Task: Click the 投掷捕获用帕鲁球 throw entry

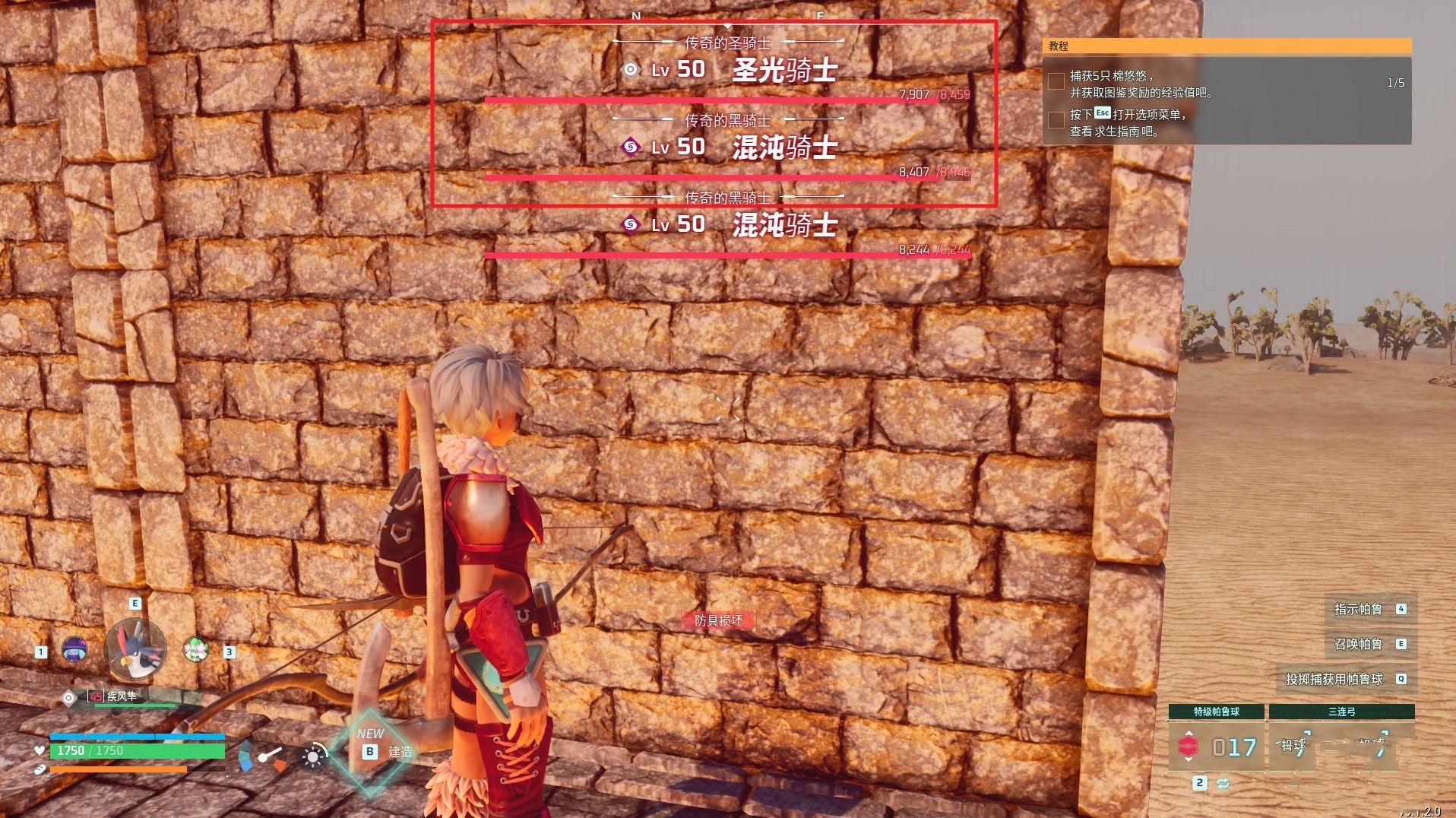Action: pyautogui.click(x=1345, y=679)
